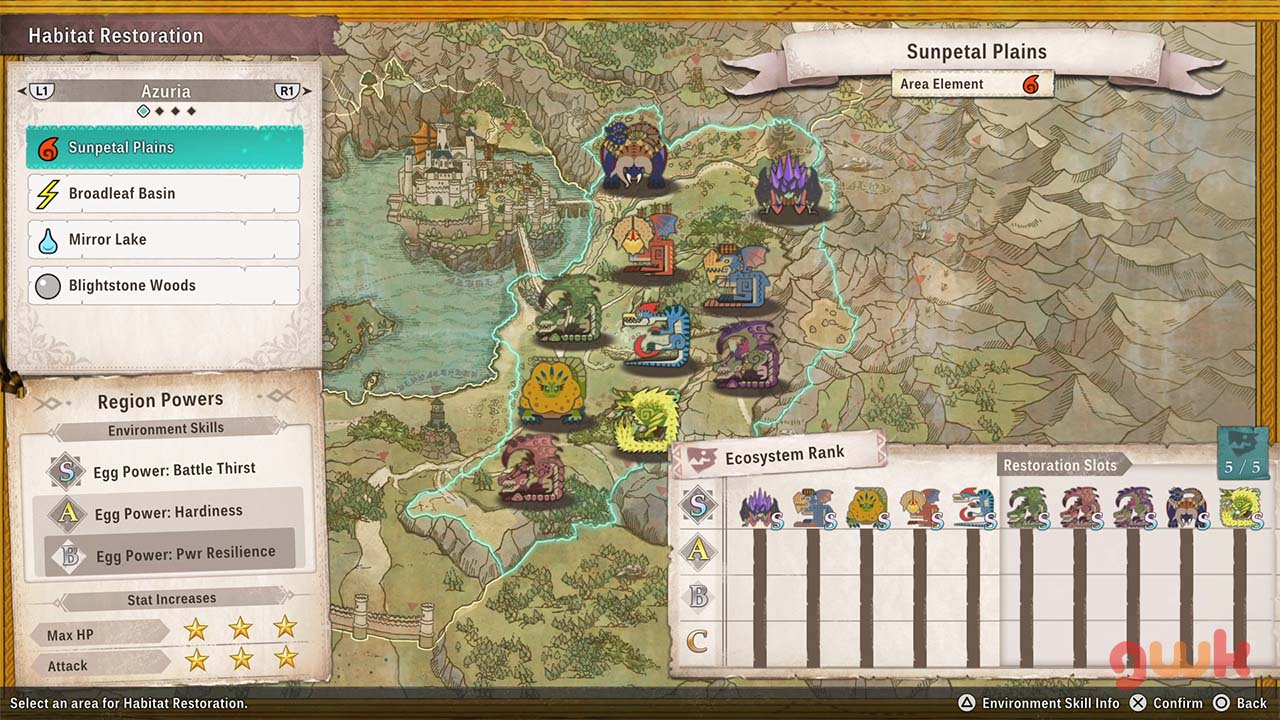Select the round orange monster rank icon

tap(866, 508)
